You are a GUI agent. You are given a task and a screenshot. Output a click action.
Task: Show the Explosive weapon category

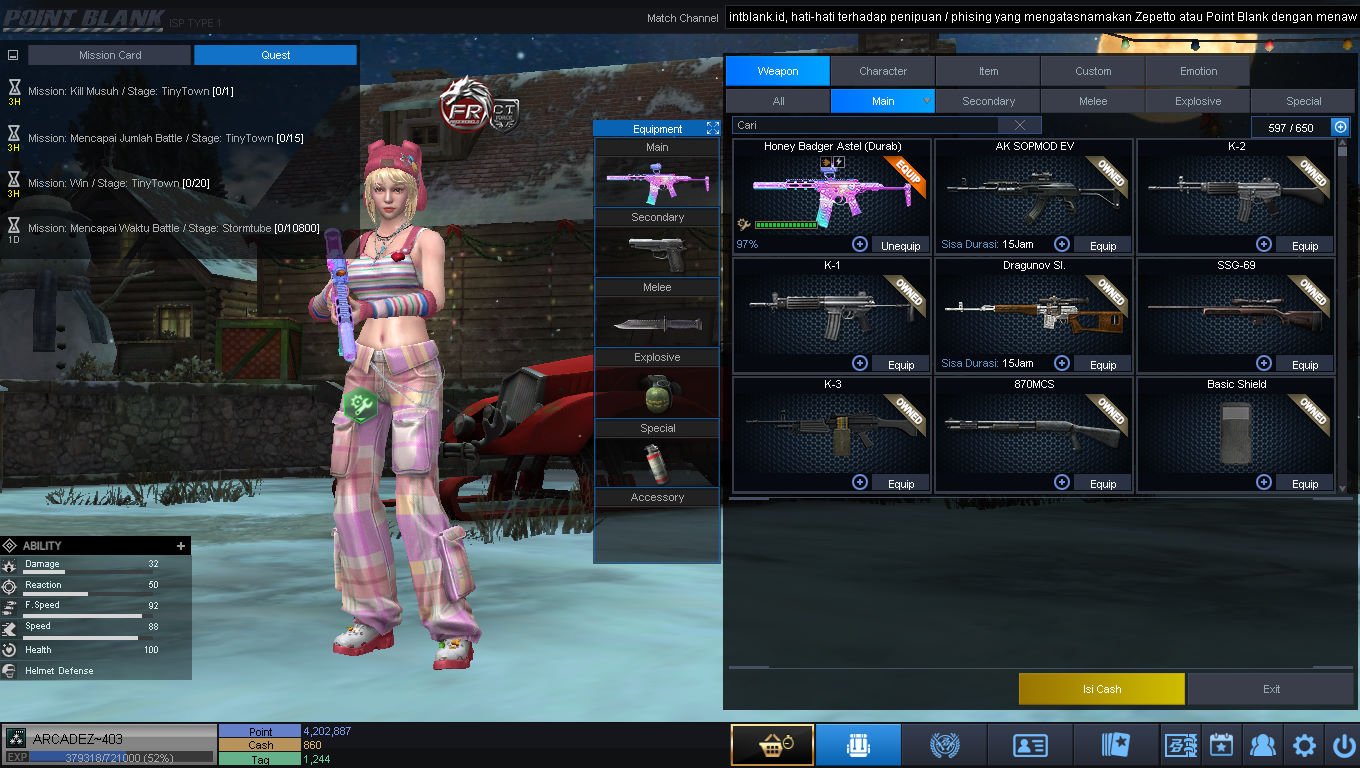coord(1198,101)
